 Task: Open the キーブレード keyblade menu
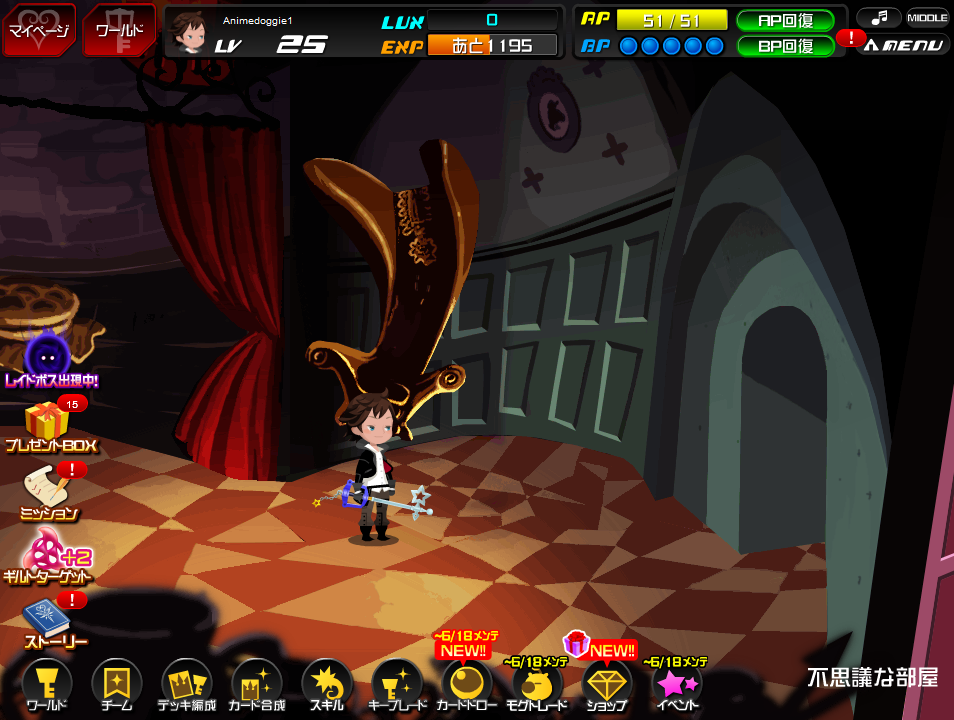pyautogui.click(x=397, y=685)
